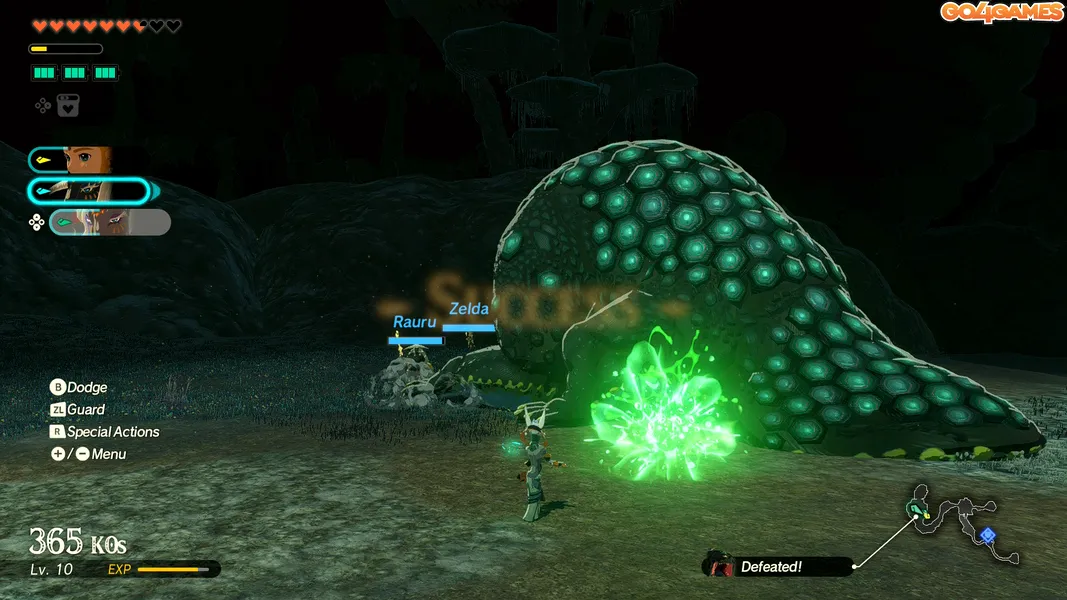Switch to the greyed-out third party character
The height and width of the screenshot is (600, 1067).
(x=110, y=222)
